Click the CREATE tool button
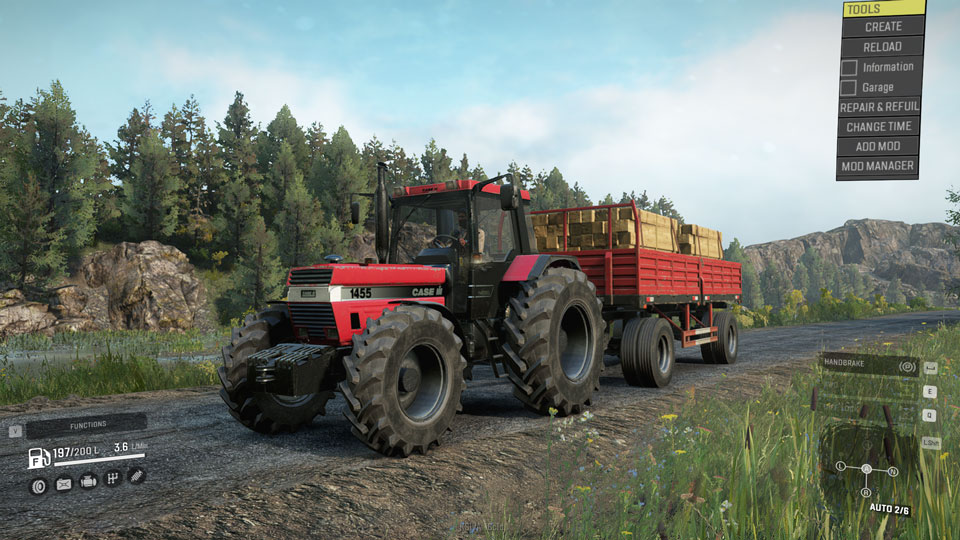Viewport: 960px width, 540px height. coord(883,27)
